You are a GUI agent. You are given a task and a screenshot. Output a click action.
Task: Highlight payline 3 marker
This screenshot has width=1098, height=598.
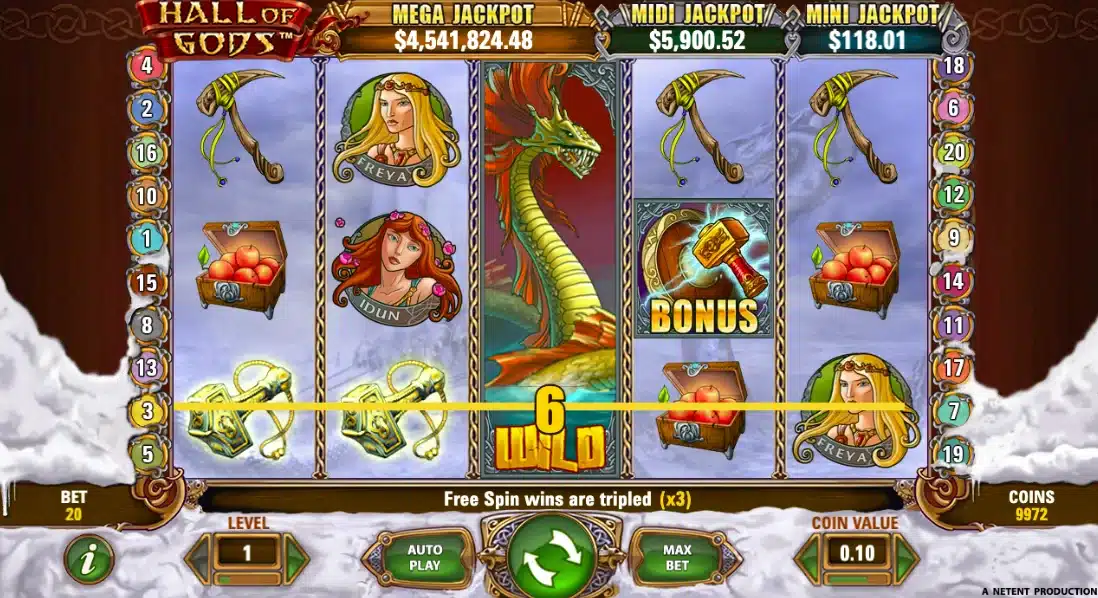click(x=147, y=410)
